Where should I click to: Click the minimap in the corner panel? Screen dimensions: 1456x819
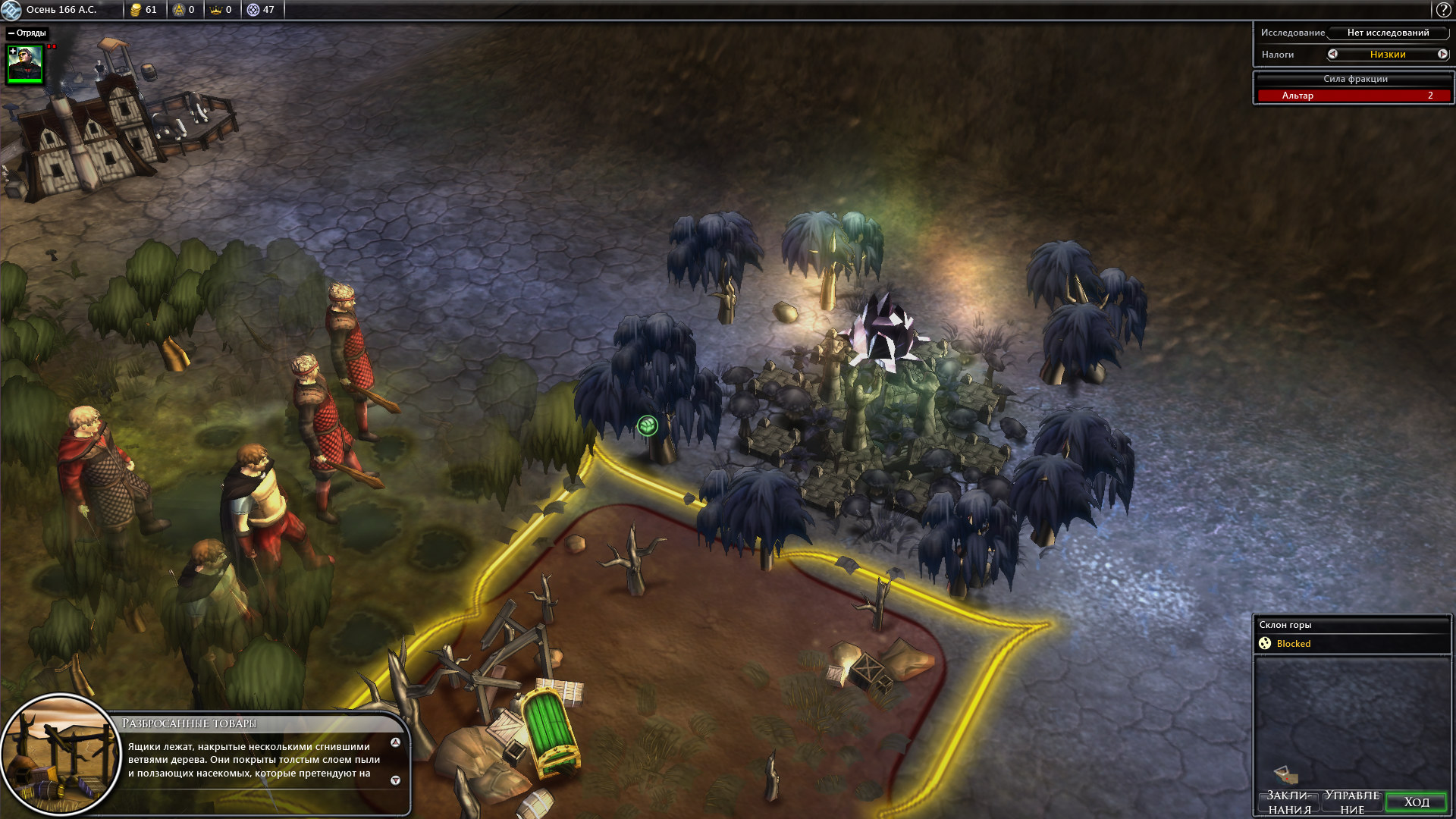[x=1352, y=720]
